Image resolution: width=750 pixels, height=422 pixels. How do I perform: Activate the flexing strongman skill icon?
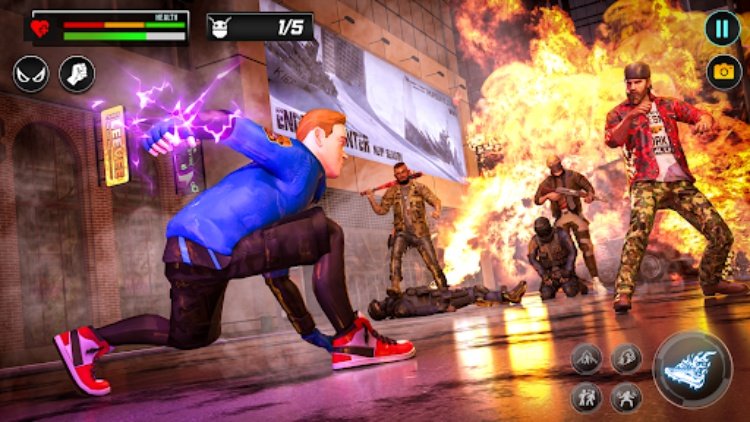point(627,397)
